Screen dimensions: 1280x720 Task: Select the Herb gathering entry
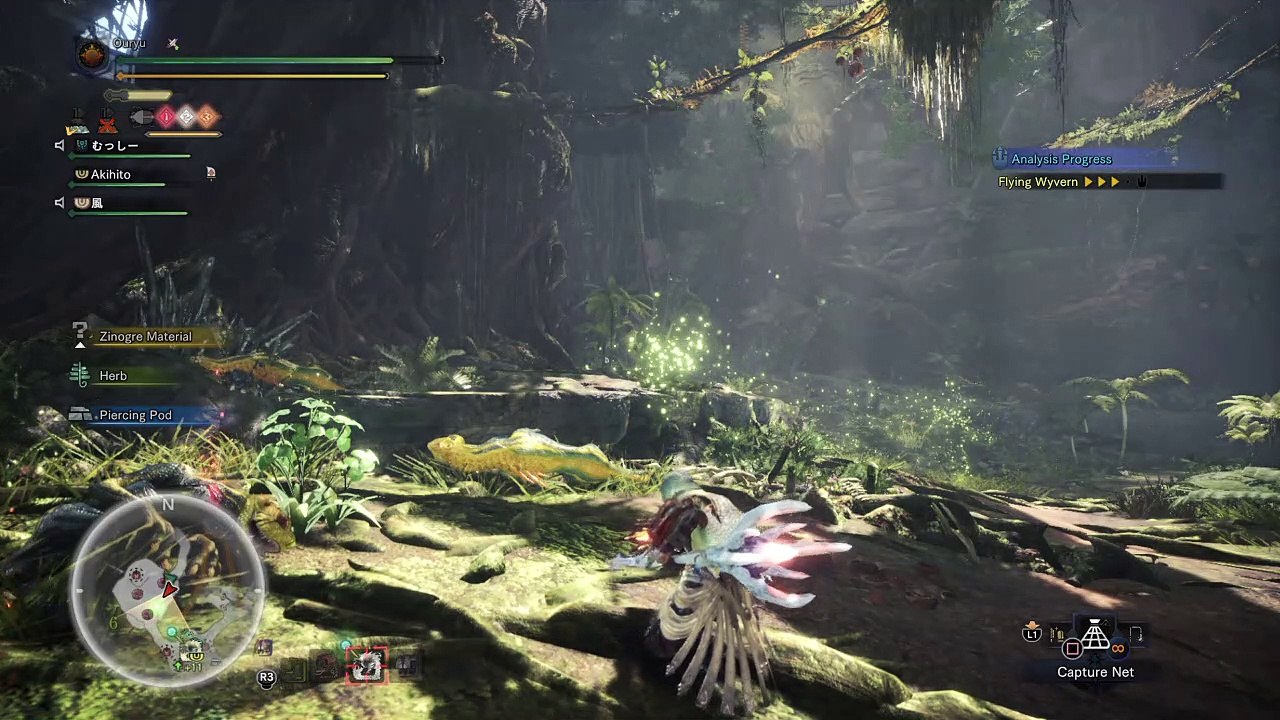click(x=113, y=376)
